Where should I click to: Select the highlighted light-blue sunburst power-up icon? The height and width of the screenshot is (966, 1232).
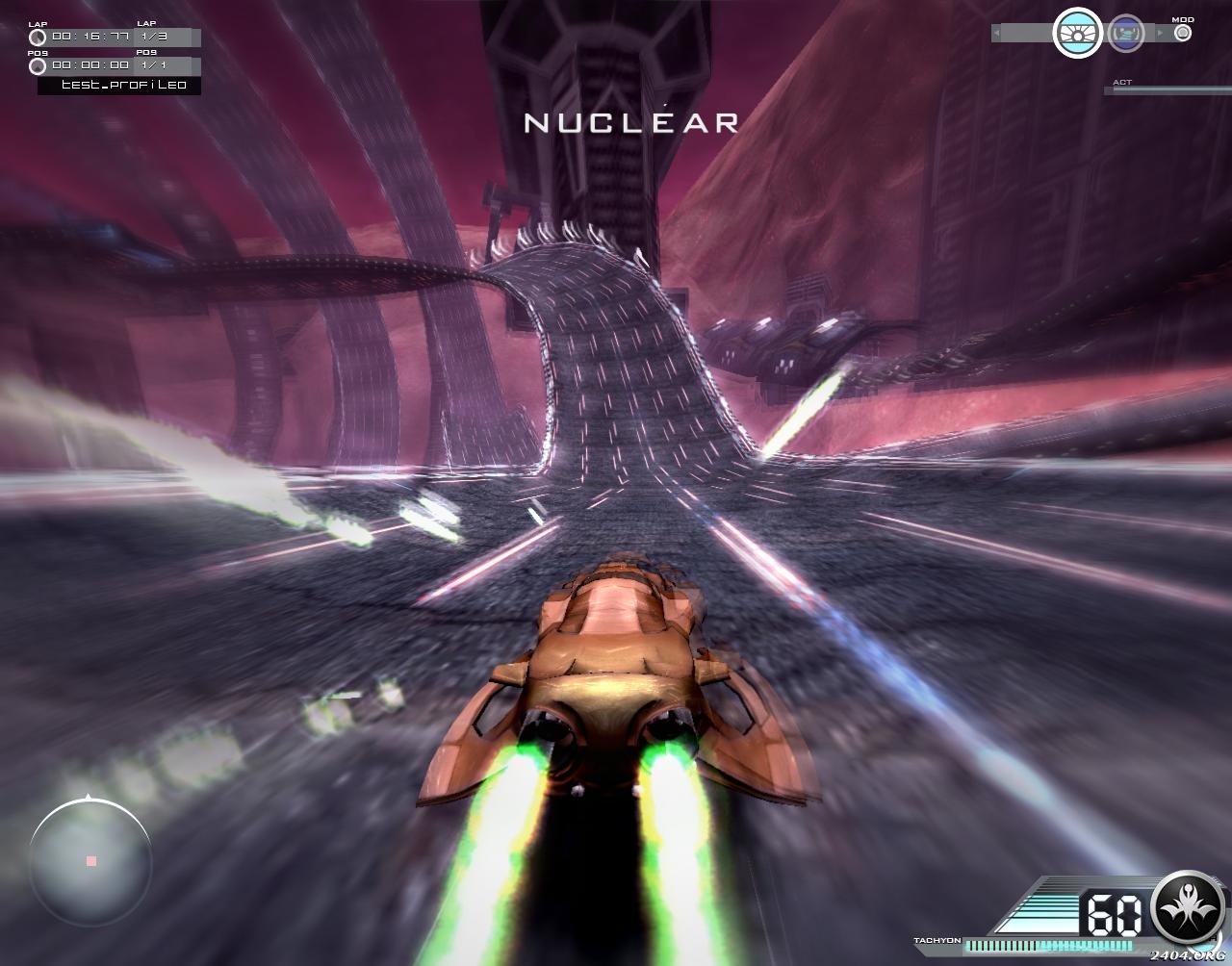point(1077,34)
